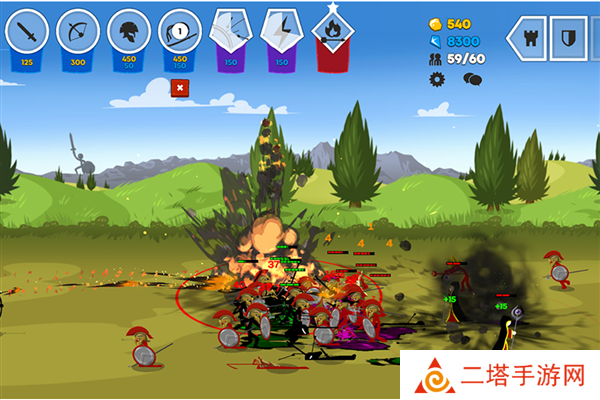Train an archer unit costing 300
Image resolution: width=600 pixels, height=400 pixels.
tap(77, 34)
